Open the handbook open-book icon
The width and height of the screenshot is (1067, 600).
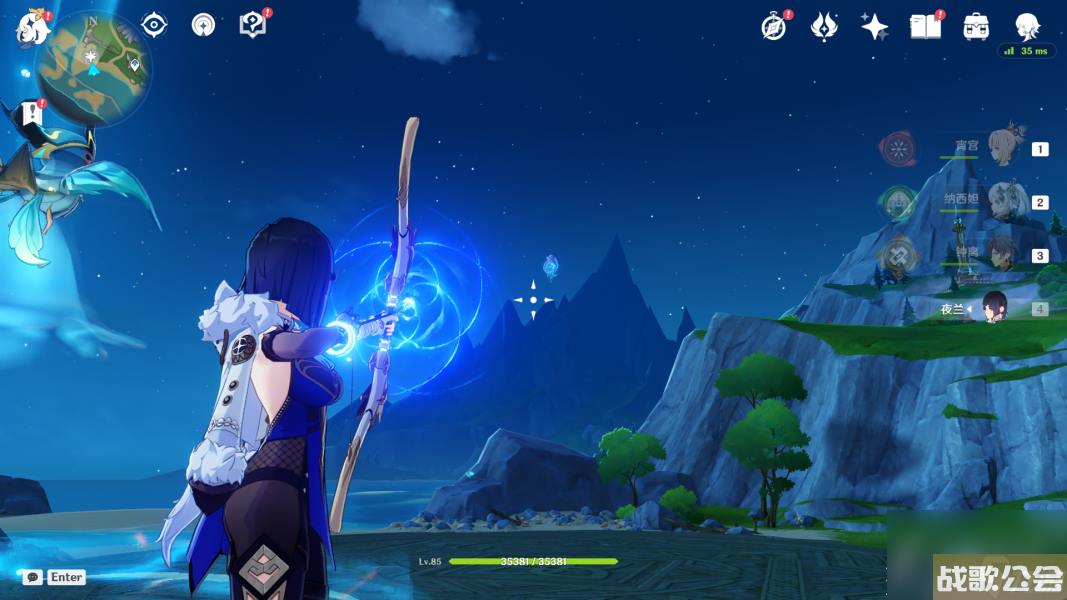point(925,27)
